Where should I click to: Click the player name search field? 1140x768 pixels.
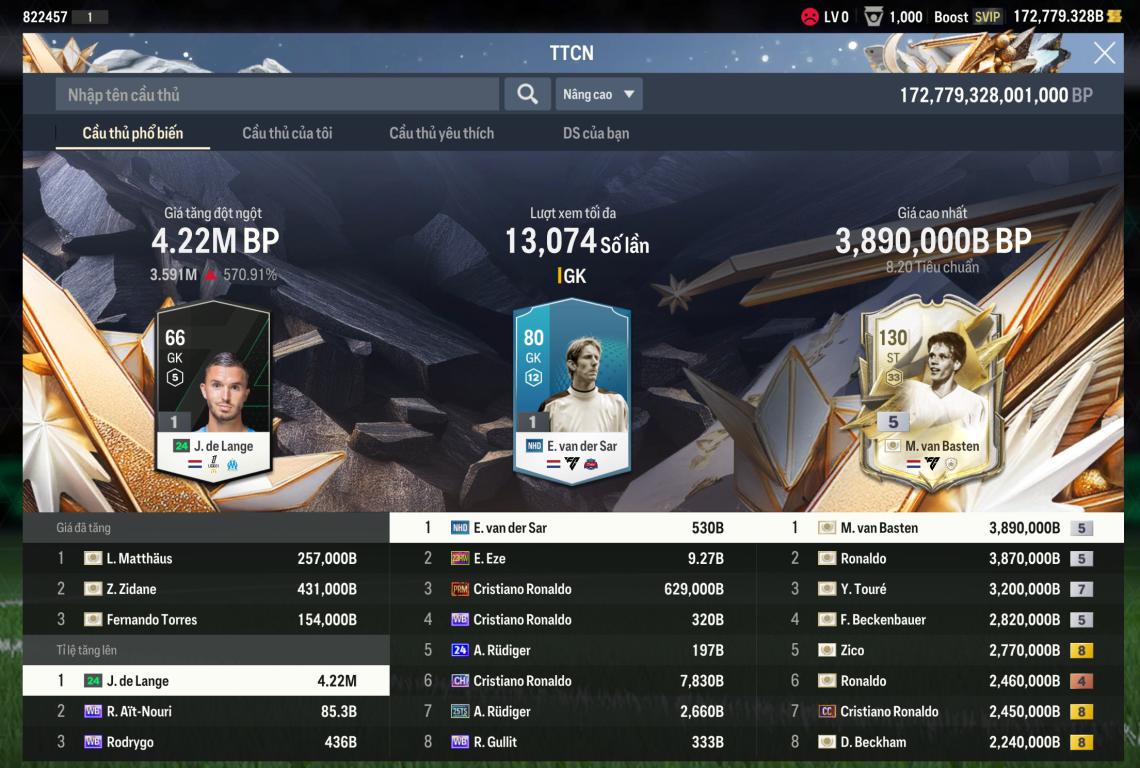(277, 95)
